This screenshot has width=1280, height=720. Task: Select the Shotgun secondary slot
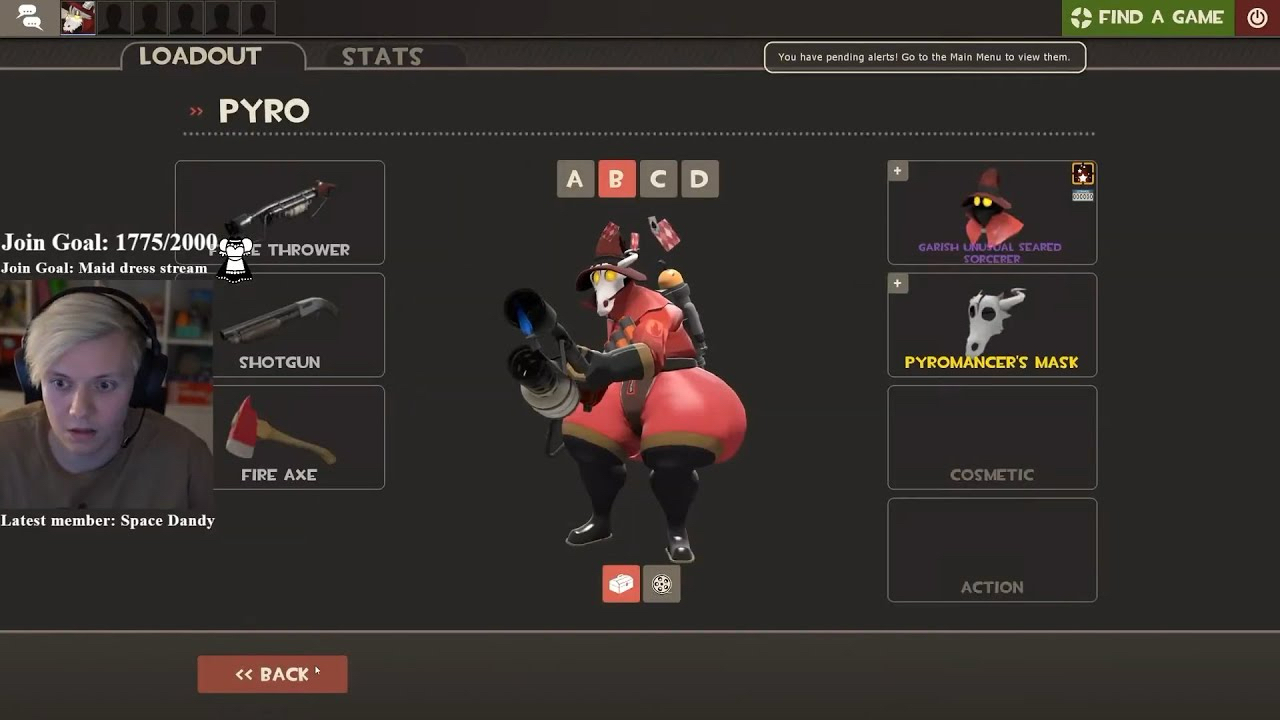click(298, 325)
